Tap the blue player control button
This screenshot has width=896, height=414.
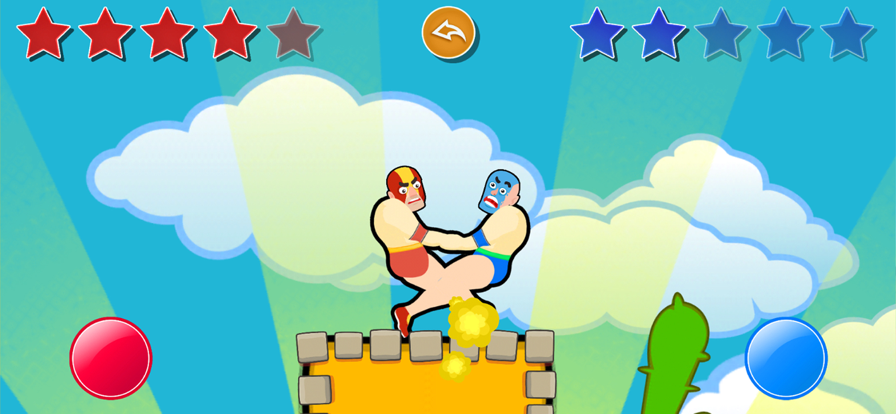tap(786, 358)
